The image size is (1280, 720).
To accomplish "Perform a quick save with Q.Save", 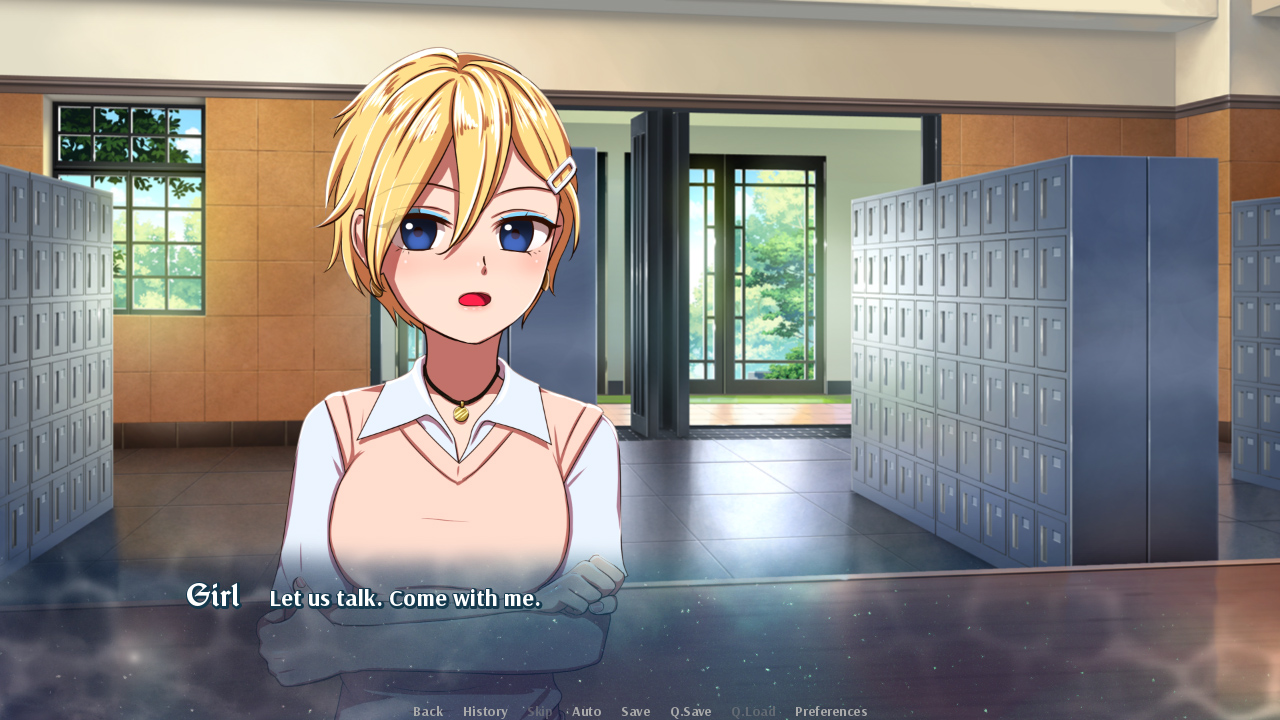I will 690,711.
